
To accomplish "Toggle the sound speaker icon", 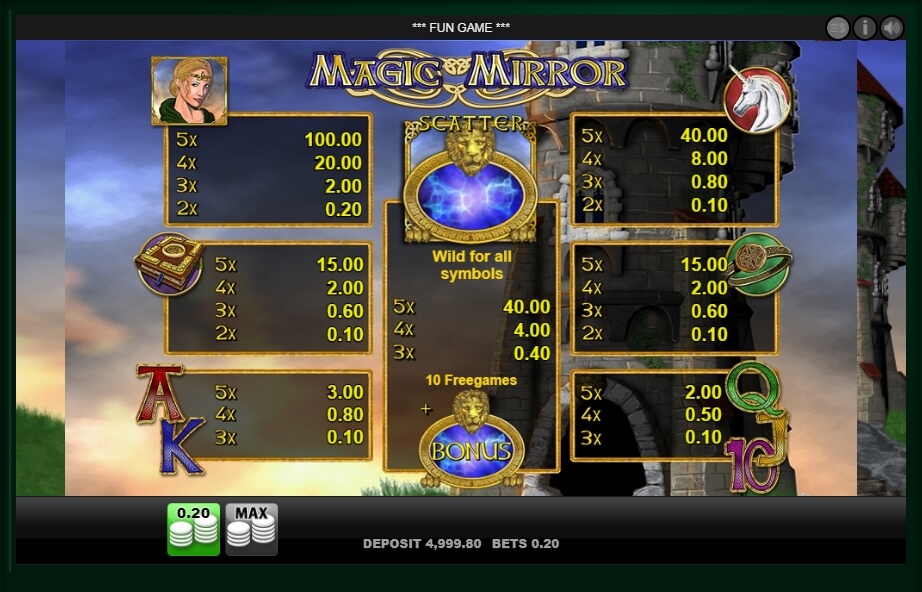I will (891, 28).
